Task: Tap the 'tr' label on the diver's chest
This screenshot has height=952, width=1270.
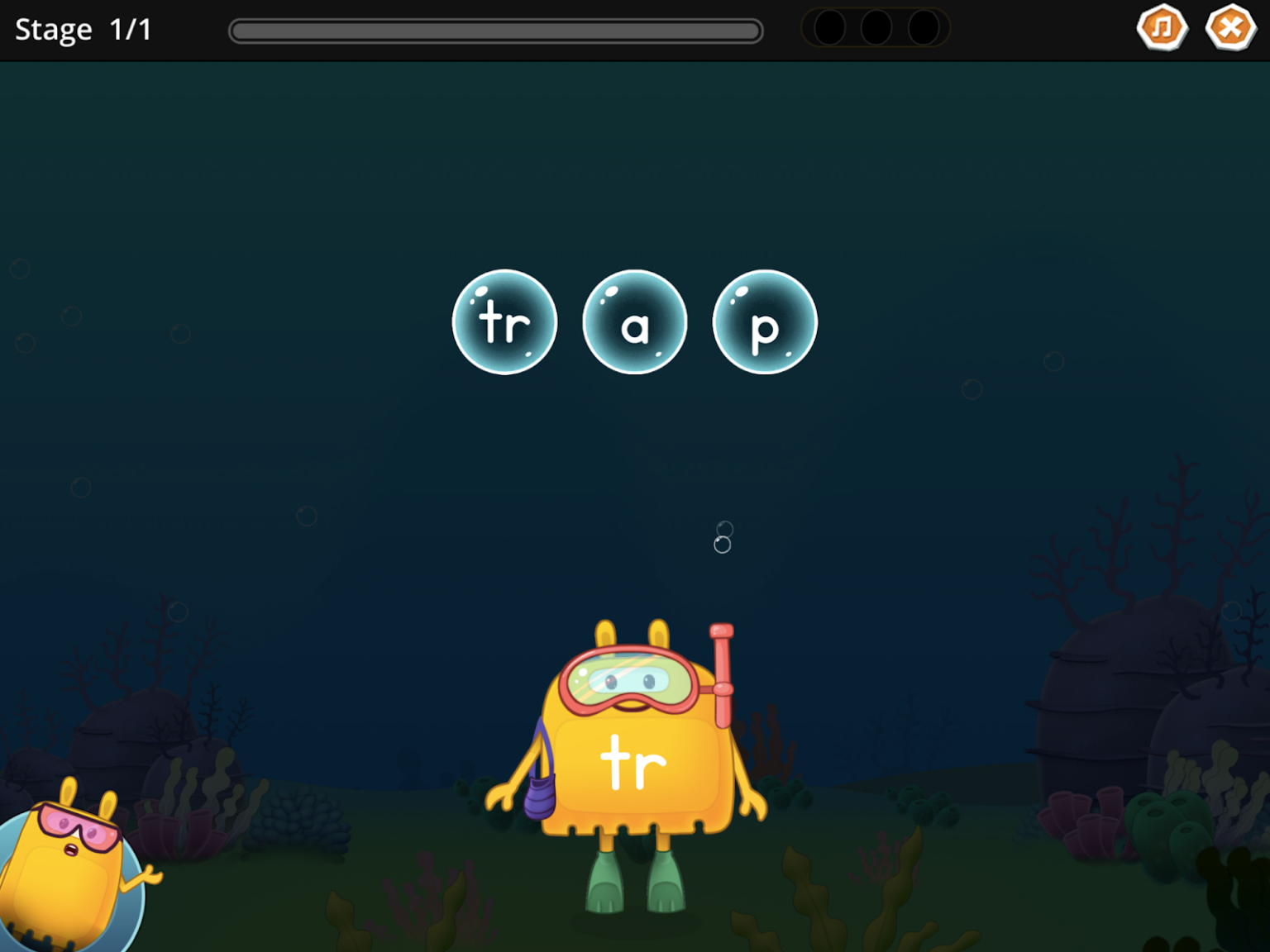Action: pos(633,760)
